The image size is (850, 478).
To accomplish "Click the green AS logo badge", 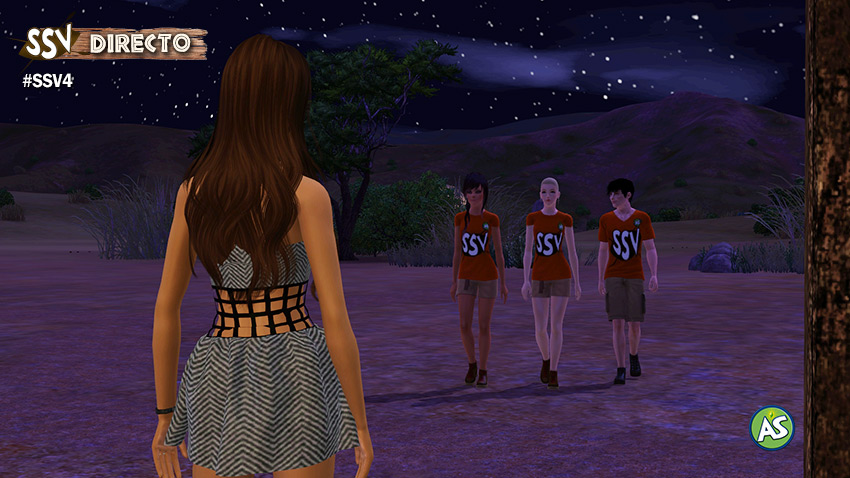I will click(772, 427).
